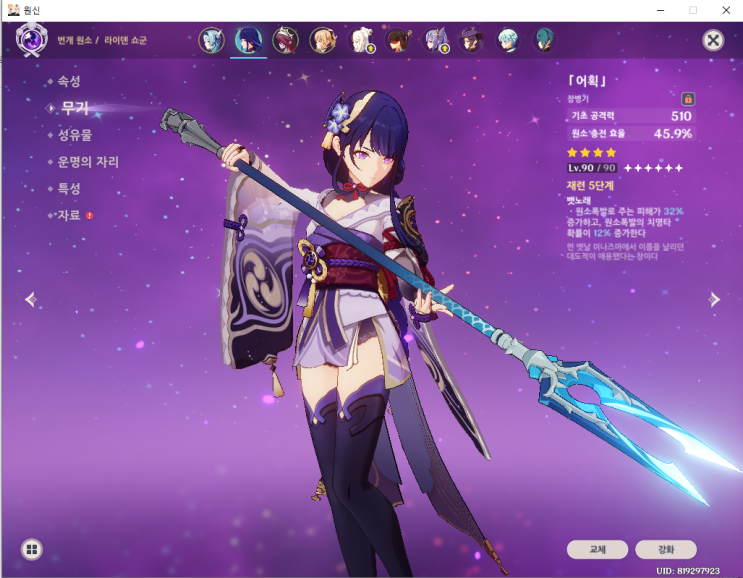
Task: Choose the blonde-haired character portrait
Action: pyautogui.click(x=322, y=41)
